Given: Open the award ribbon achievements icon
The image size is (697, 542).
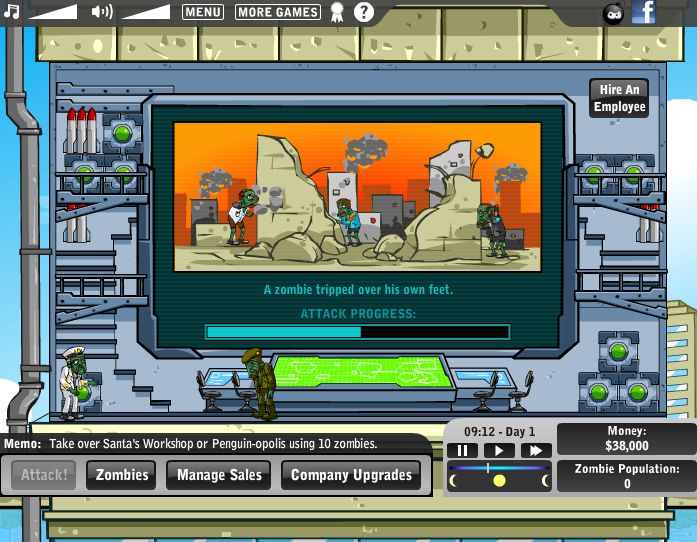Looking at the screenshot, I should tap(337, 12).
